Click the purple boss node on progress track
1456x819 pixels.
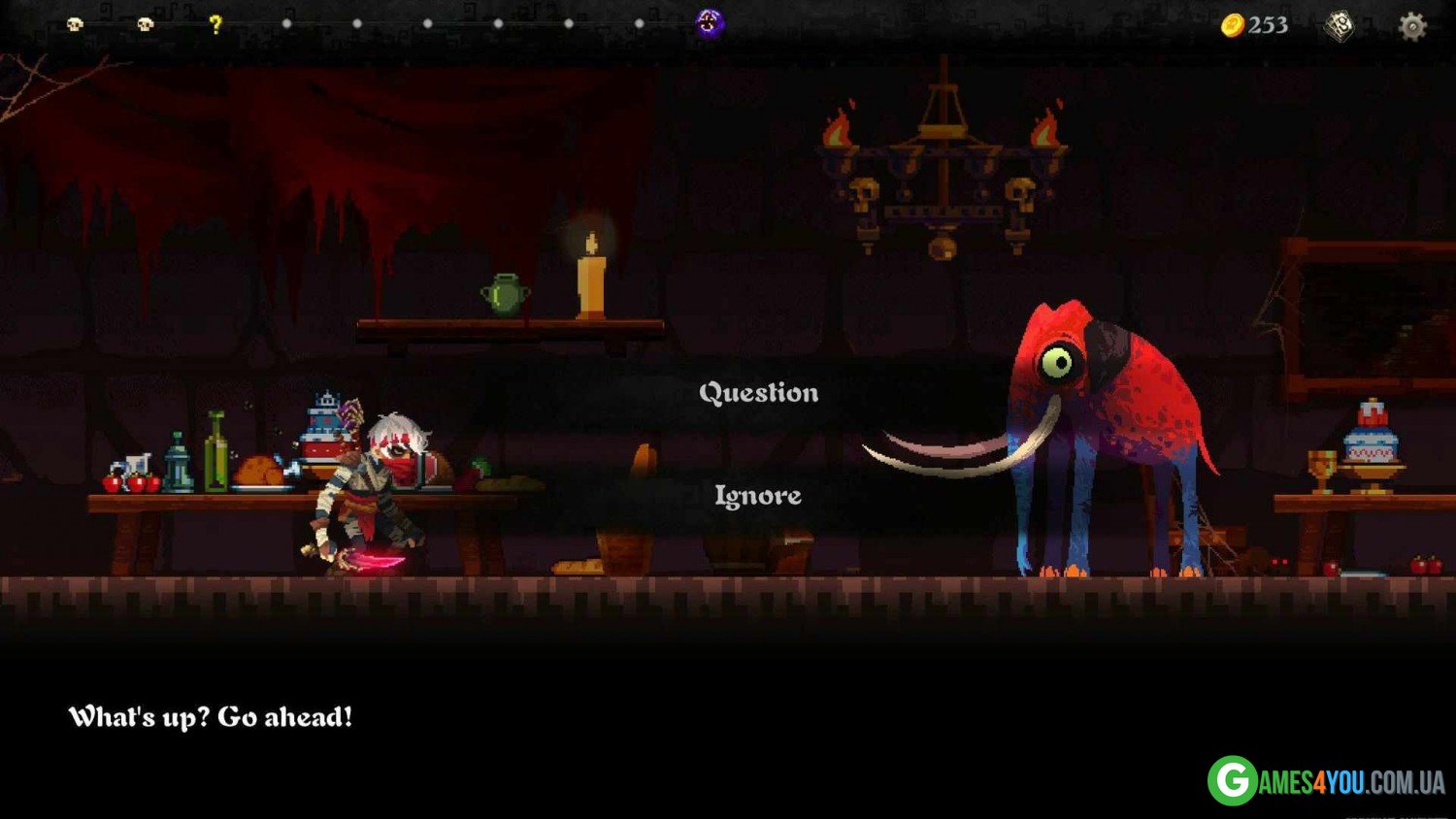[710, 22]
